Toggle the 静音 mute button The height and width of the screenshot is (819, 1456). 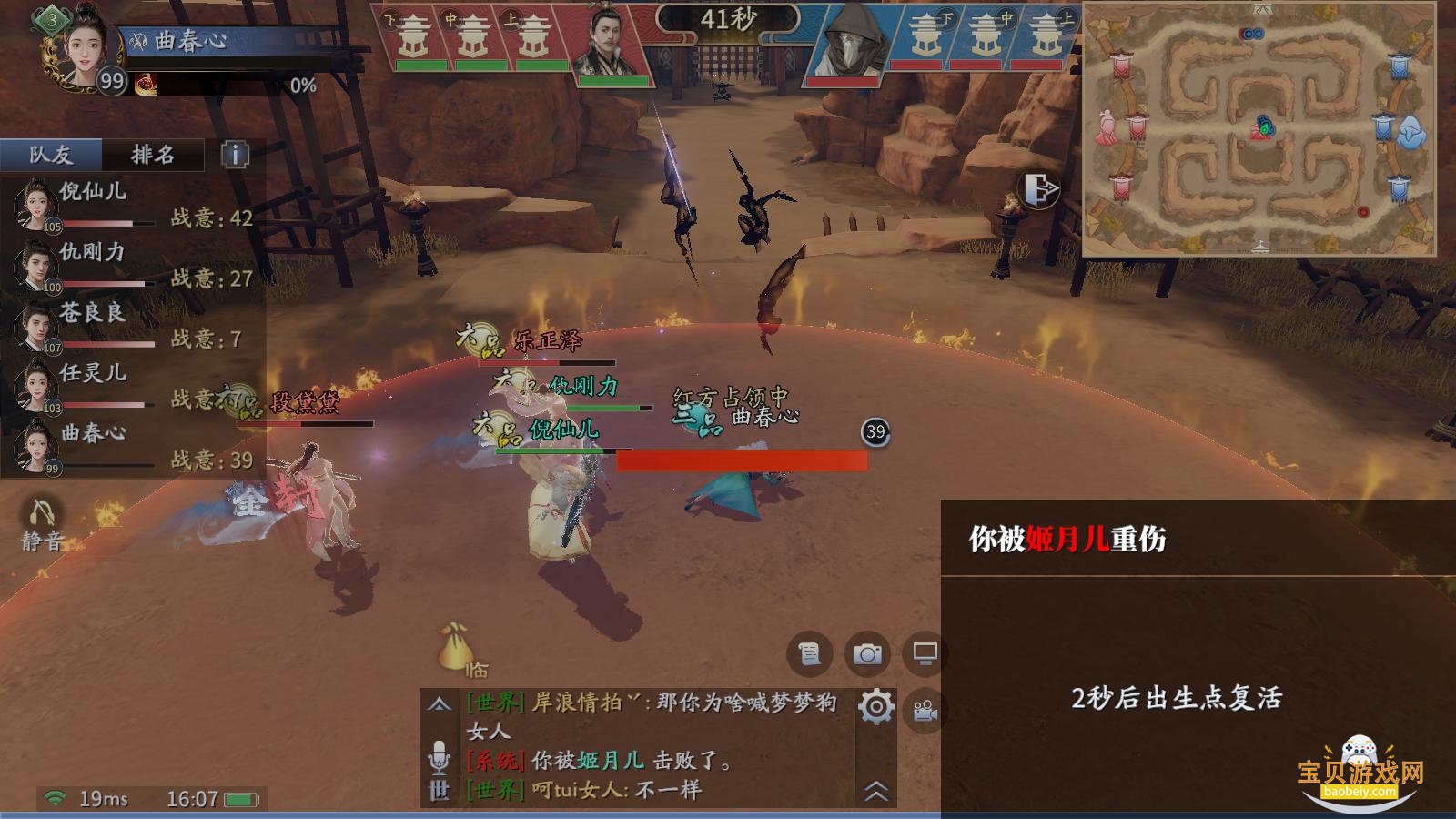[42, 525]
